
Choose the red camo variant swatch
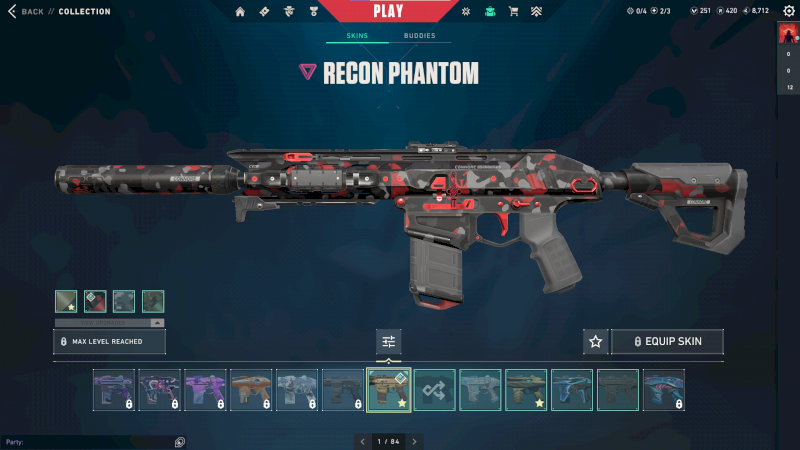(x=95, y=301)
